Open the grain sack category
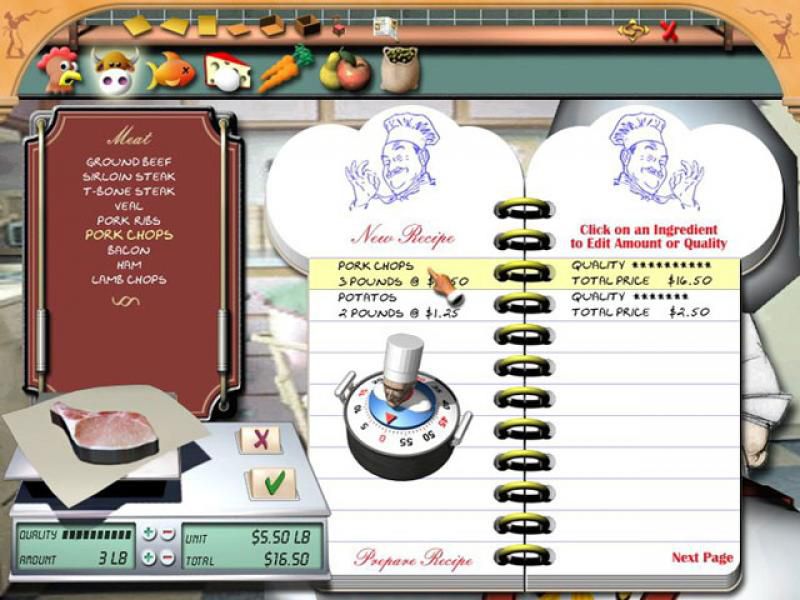Viewport: 800px width, 600px height. click(399, 68)
